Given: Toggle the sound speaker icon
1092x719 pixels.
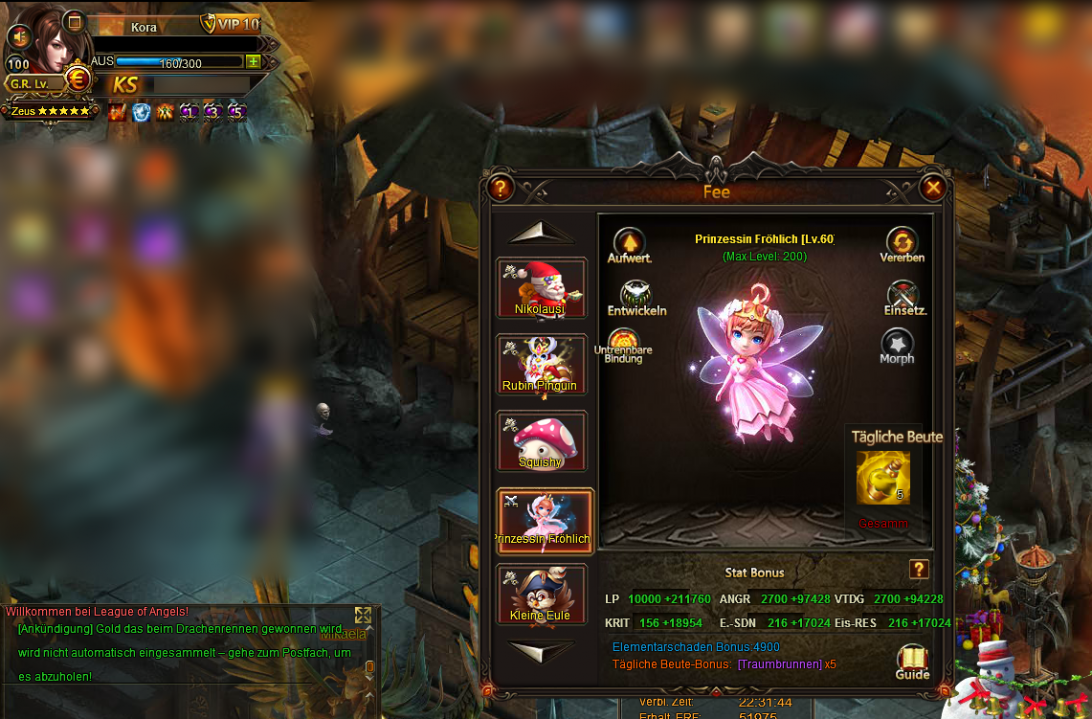Looking at the screenshot, I should coord(18,37).
